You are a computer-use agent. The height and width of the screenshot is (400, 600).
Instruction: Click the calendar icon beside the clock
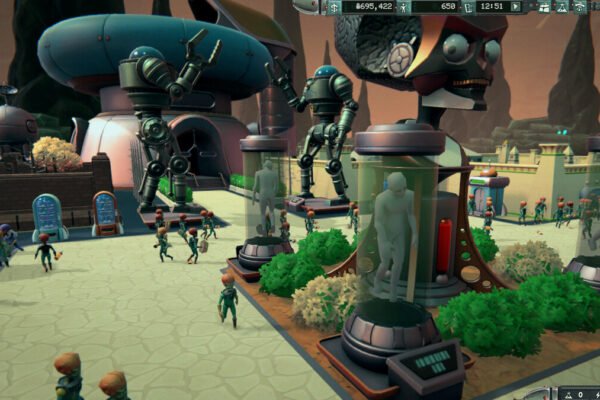click(469, 7)
